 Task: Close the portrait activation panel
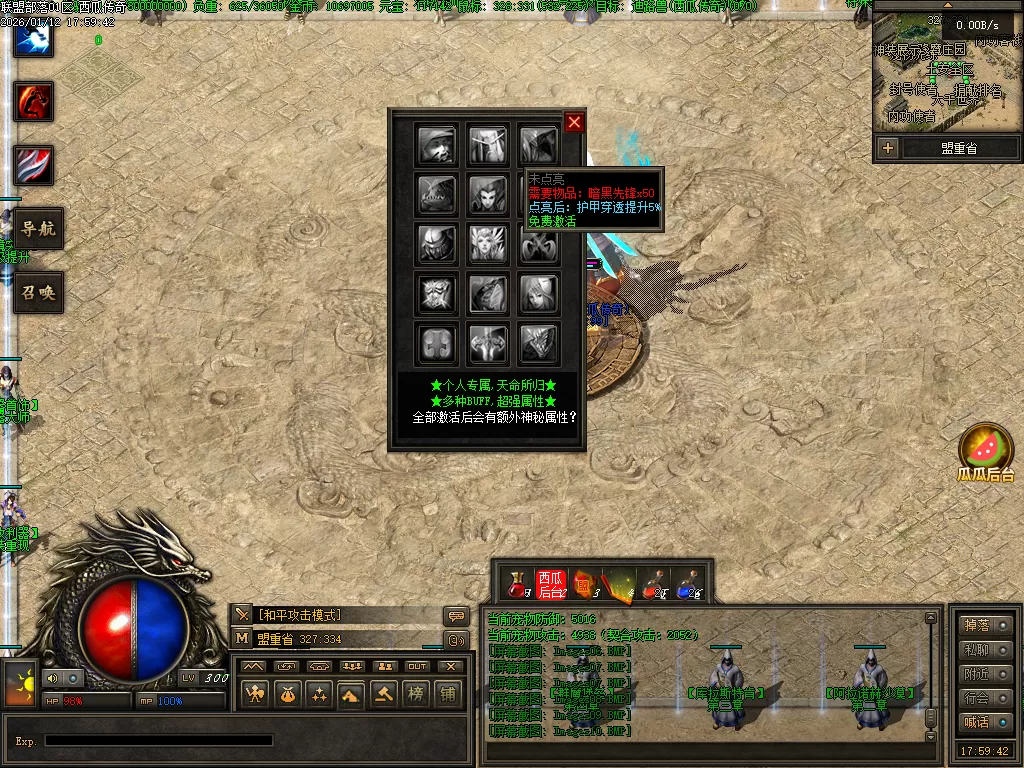coord(574,122)
